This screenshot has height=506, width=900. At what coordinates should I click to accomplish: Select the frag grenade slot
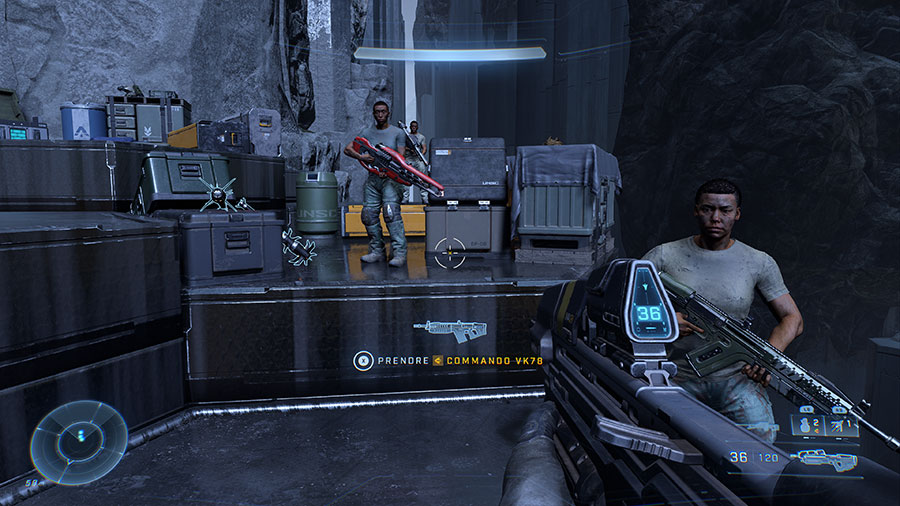point(807,426)
